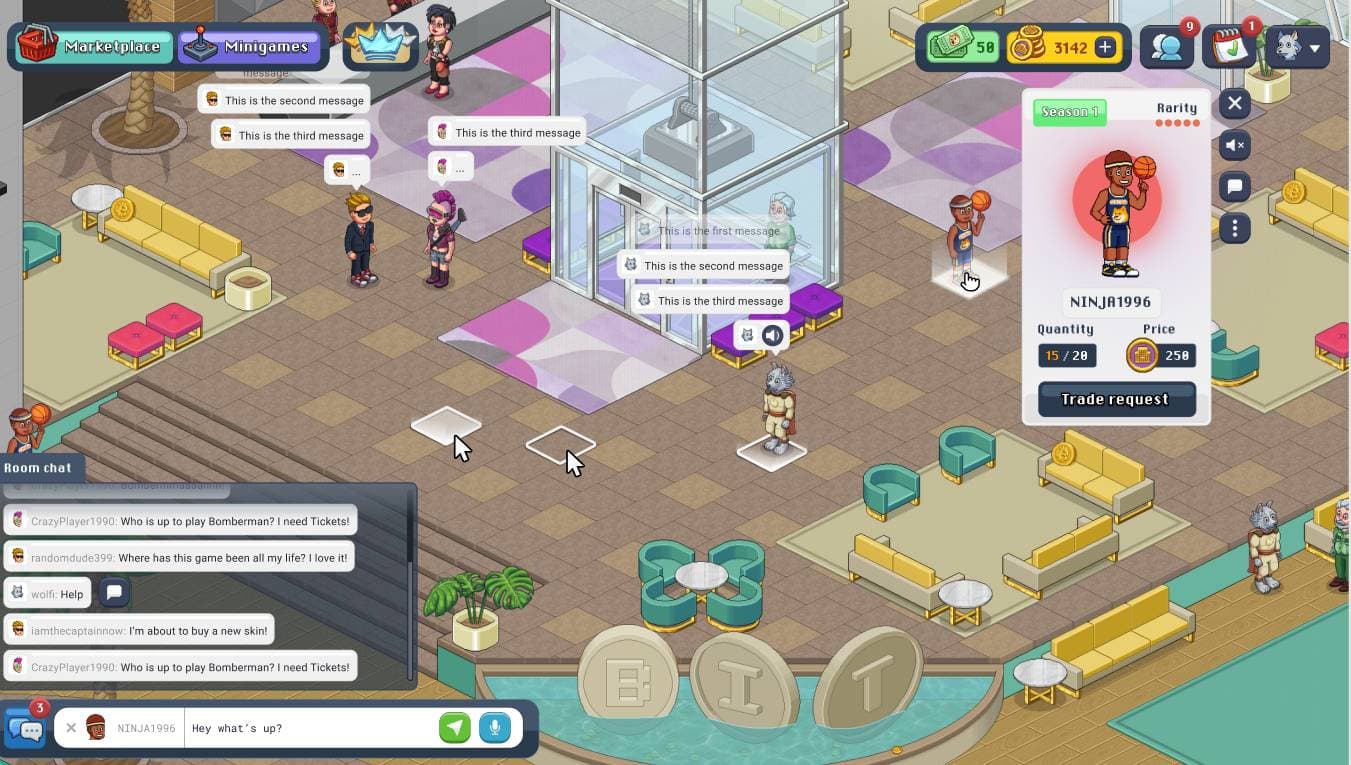Click the chat icon beside wolfi's Help message
Image resolution: width=1351 pixels, height=765 pixels.
coord(114,593)
